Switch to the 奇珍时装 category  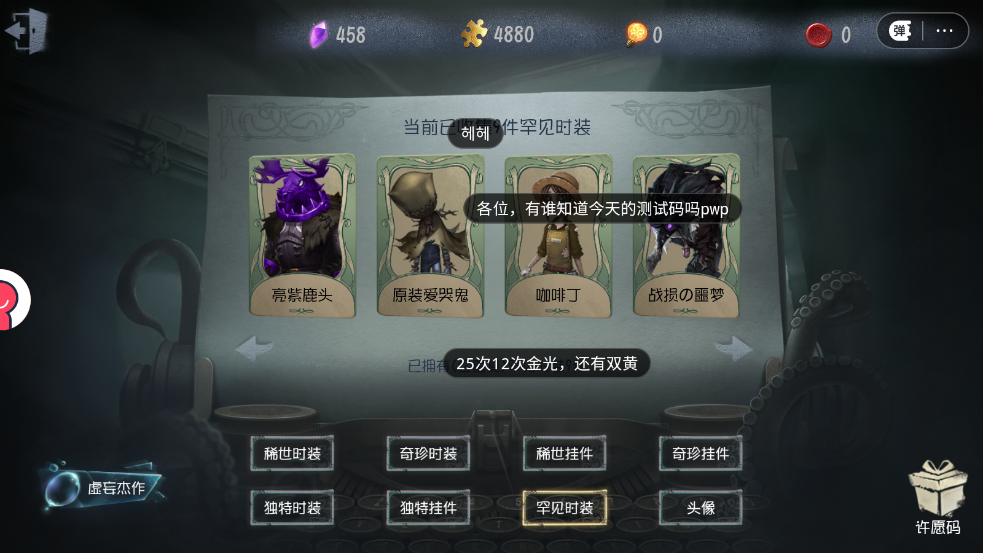pos(428,453)
